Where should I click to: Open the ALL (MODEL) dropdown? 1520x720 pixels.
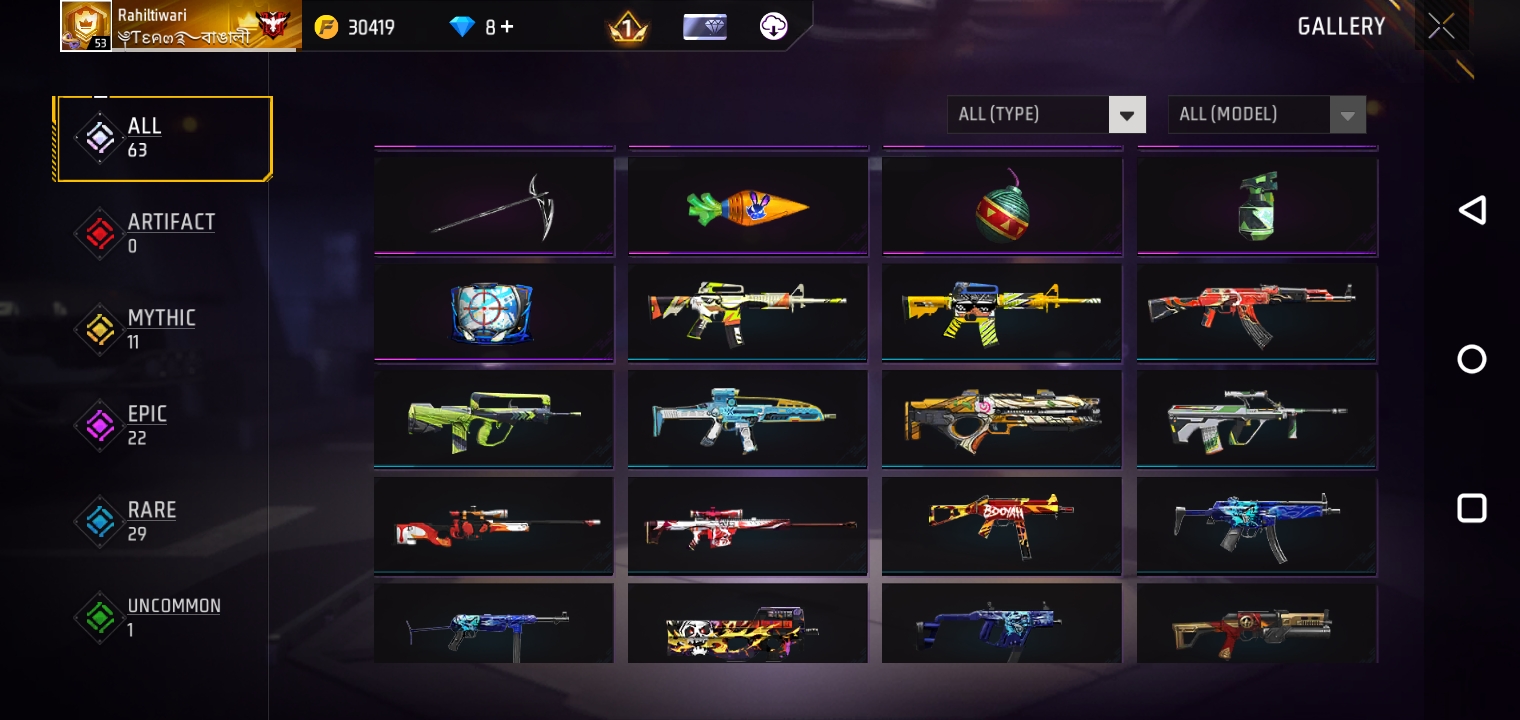tap(1250, 114)
